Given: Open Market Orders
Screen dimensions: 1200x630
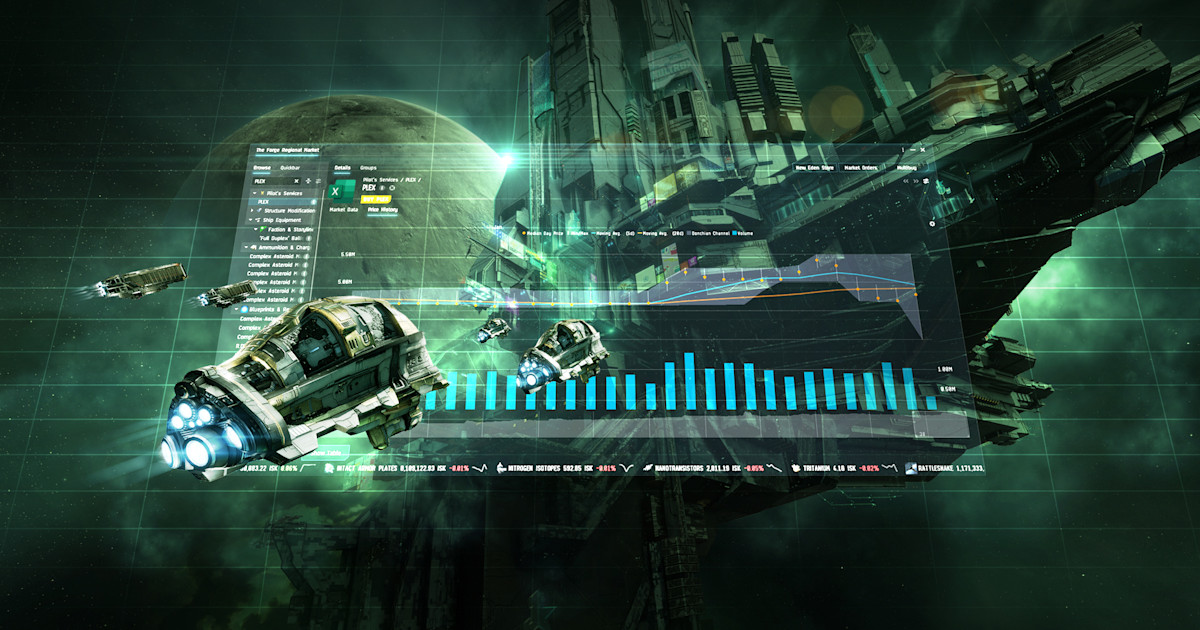Looking at the screenshot, I should click(861, 168).
